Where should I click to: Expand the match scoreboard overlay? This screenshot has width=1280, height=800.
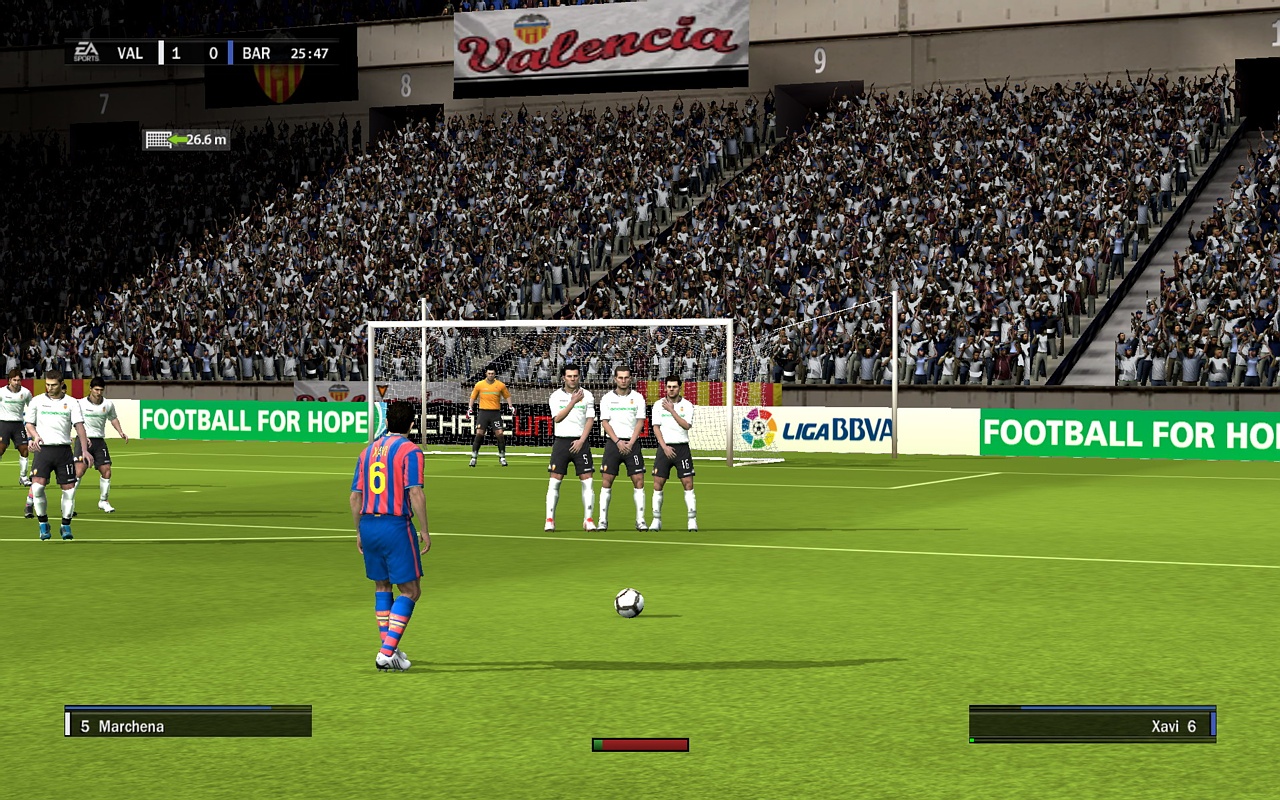pos(200,52)
